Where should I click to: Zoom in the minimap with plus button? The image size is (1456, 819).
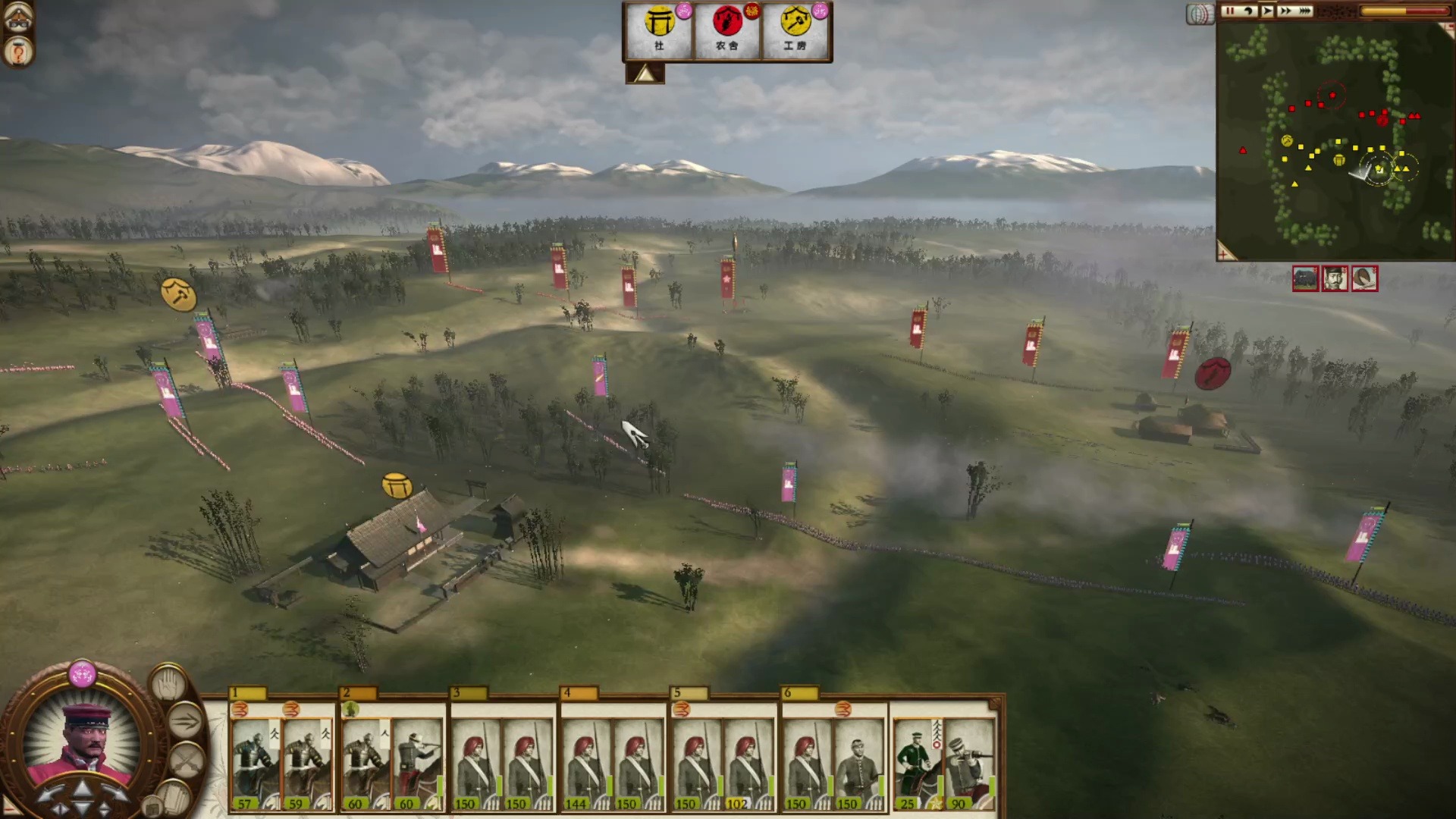[1225, 251]
